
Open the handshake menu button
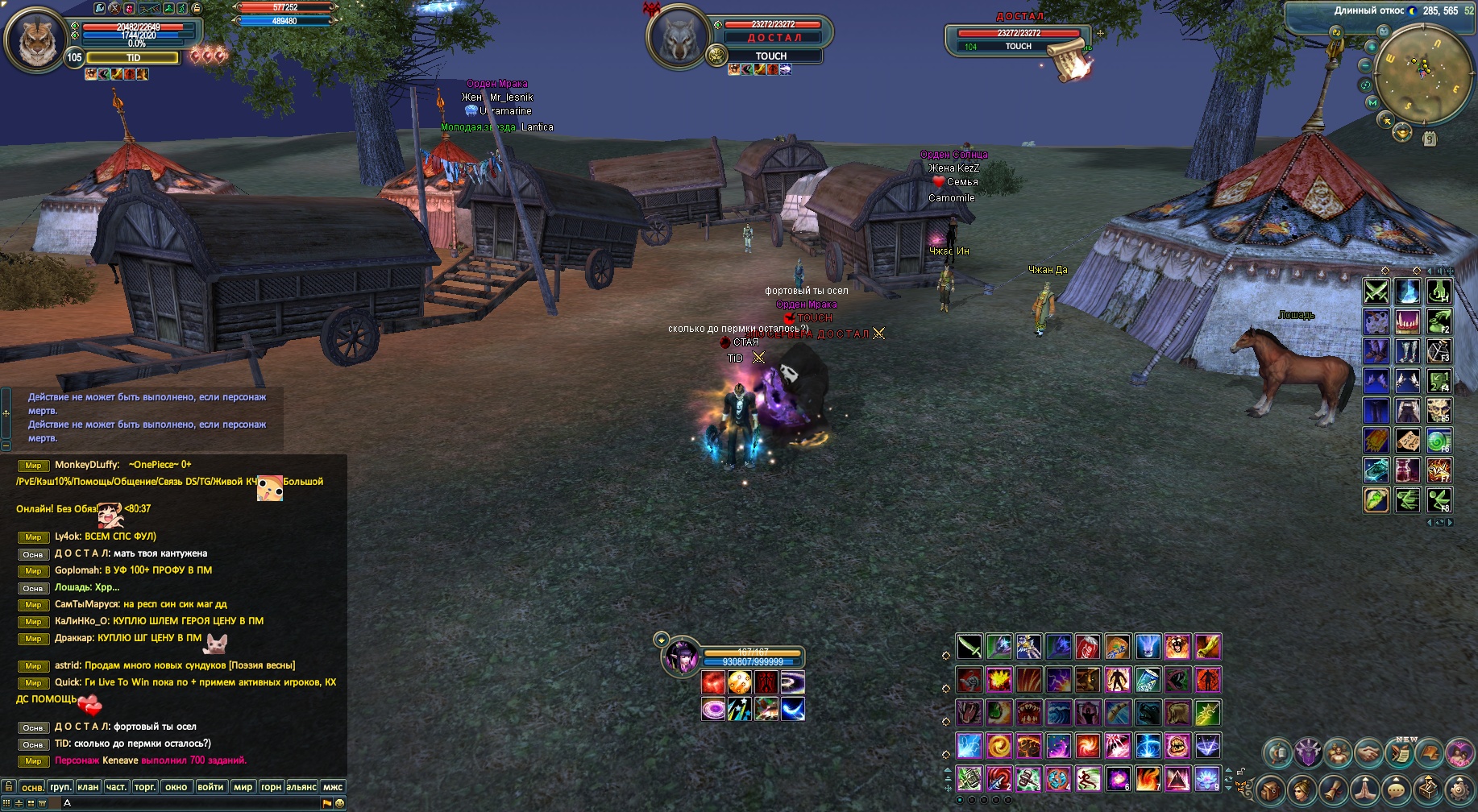coord(1368,754)
